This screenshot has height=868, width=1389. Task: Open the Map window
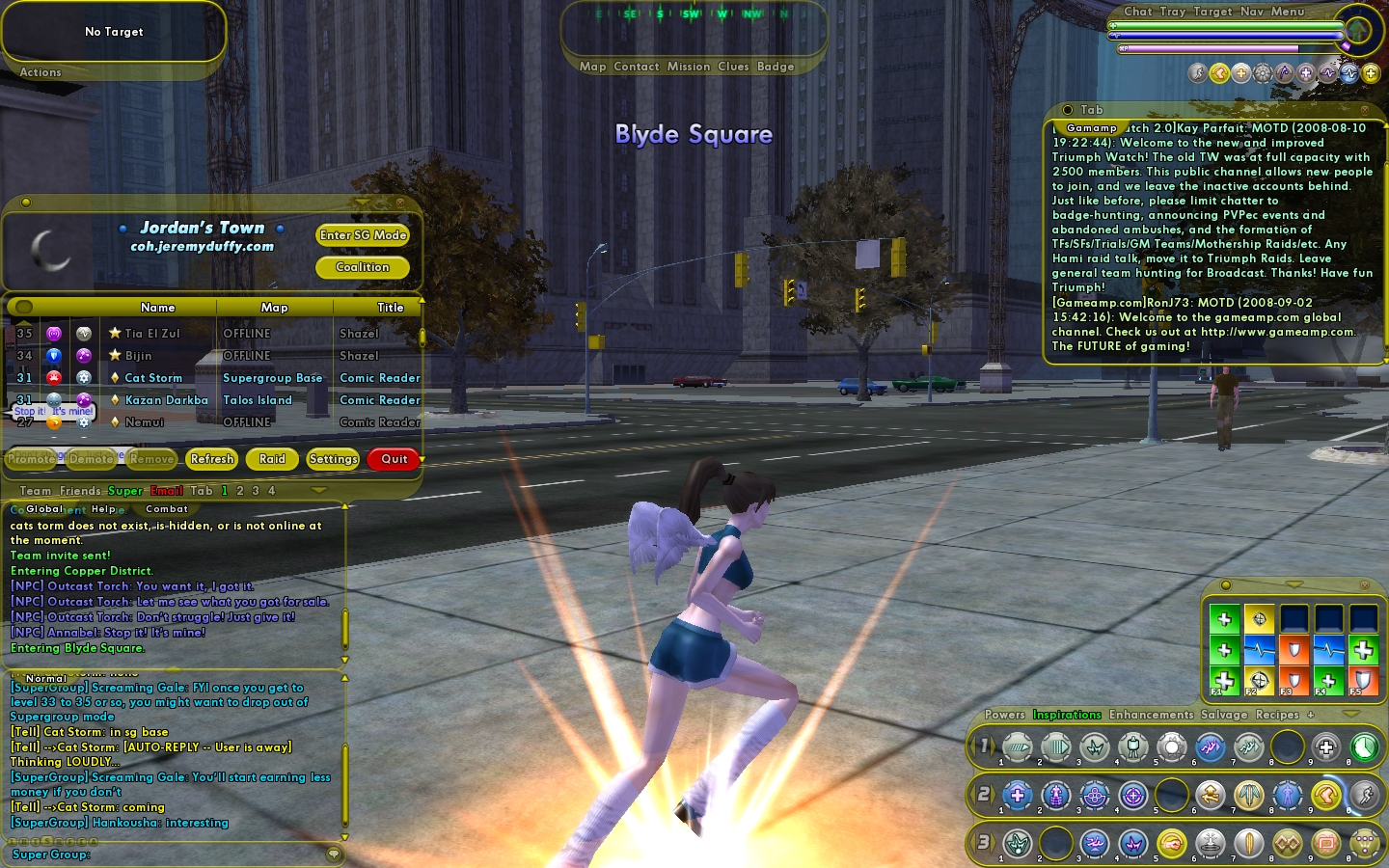pyautogui.click(x=592, y=67)
